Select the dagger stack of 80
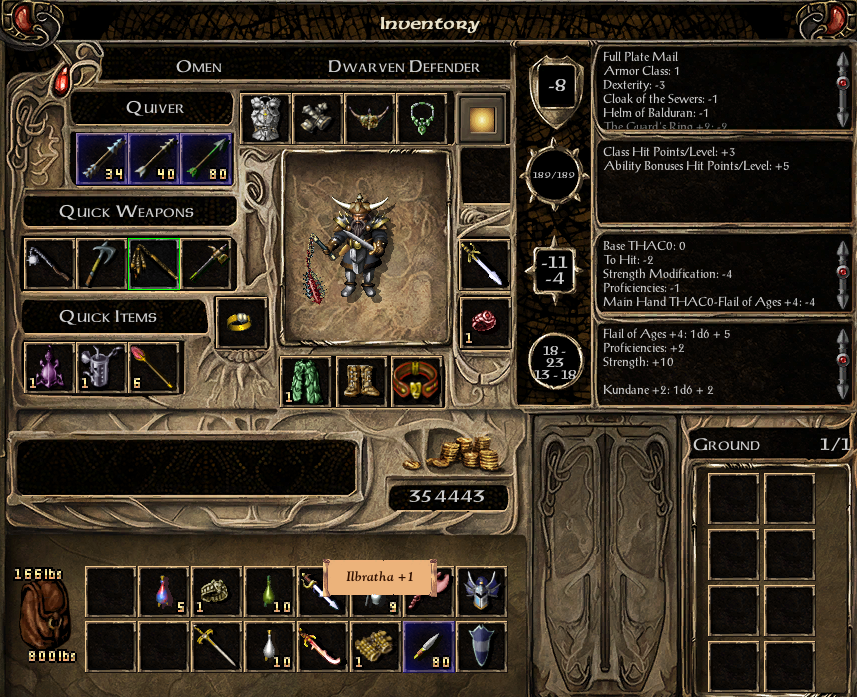Image resolution: width=857 pixels, height=697 pixels. 429,646
